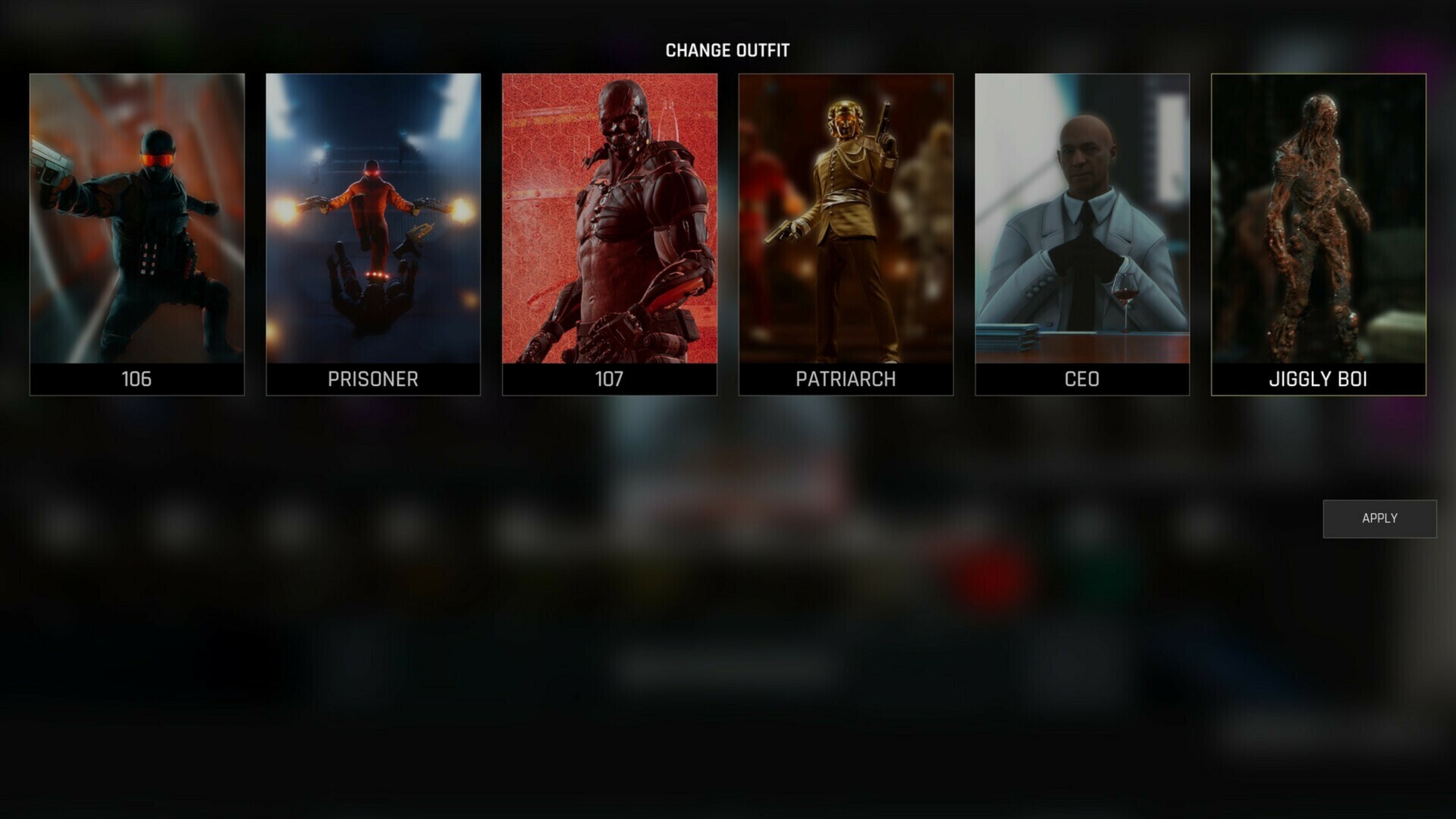This screenshot has height=819, width=1456.
Task: Click the Jiggly Boi name label
Action: point(1318,379)
